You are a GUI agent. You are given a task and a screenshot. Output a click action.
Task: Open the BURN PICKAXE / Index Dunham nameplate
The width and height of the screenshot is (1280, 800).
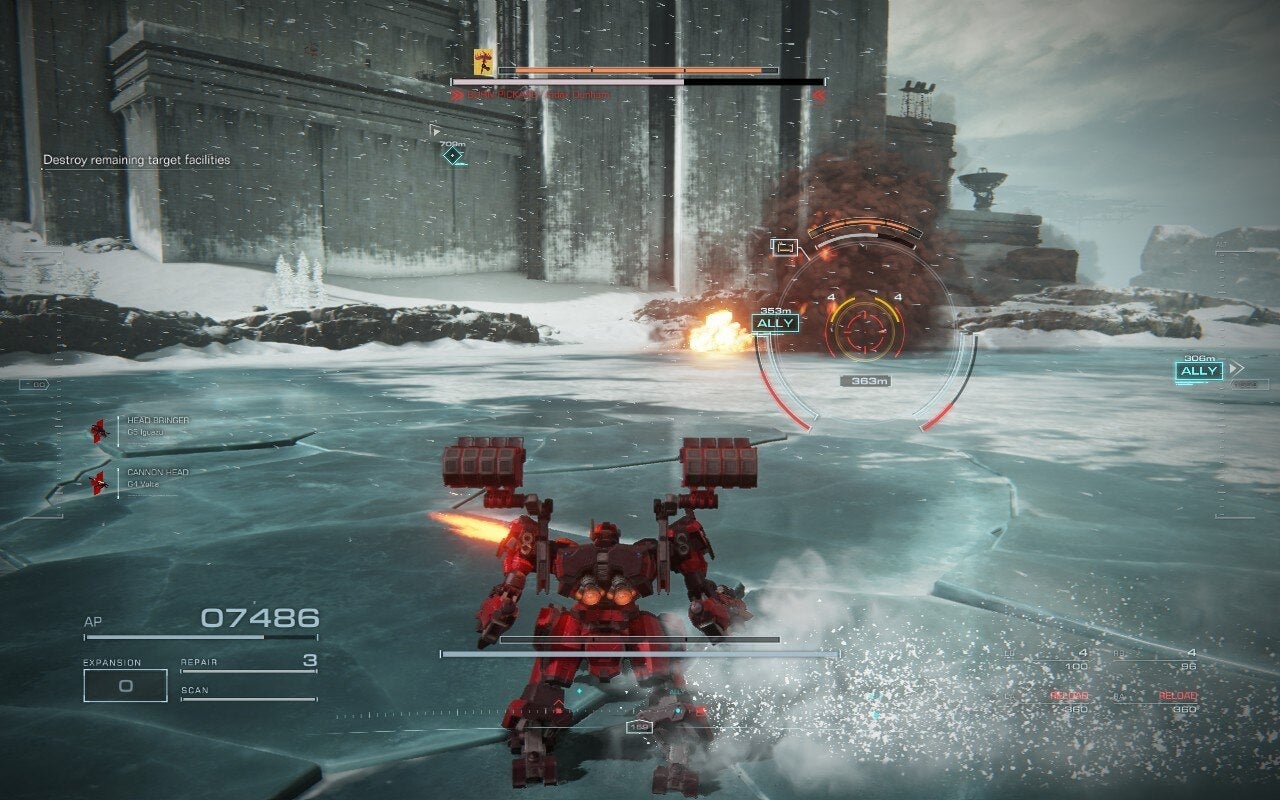(540, 94)
